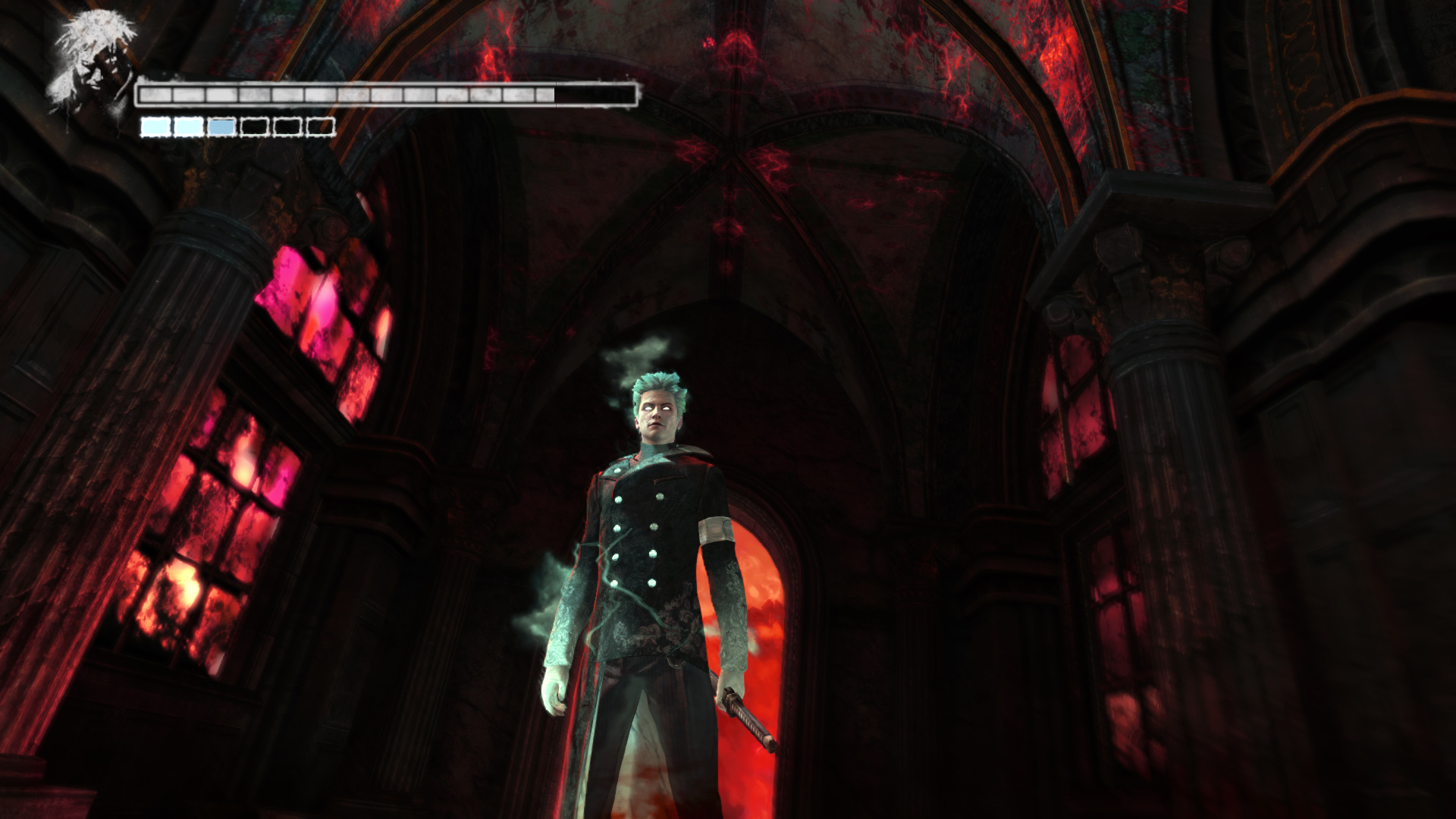Screen dimensions: 1456x819
Task: Click the white-haired character portrait icon
Action: point(93,64)
